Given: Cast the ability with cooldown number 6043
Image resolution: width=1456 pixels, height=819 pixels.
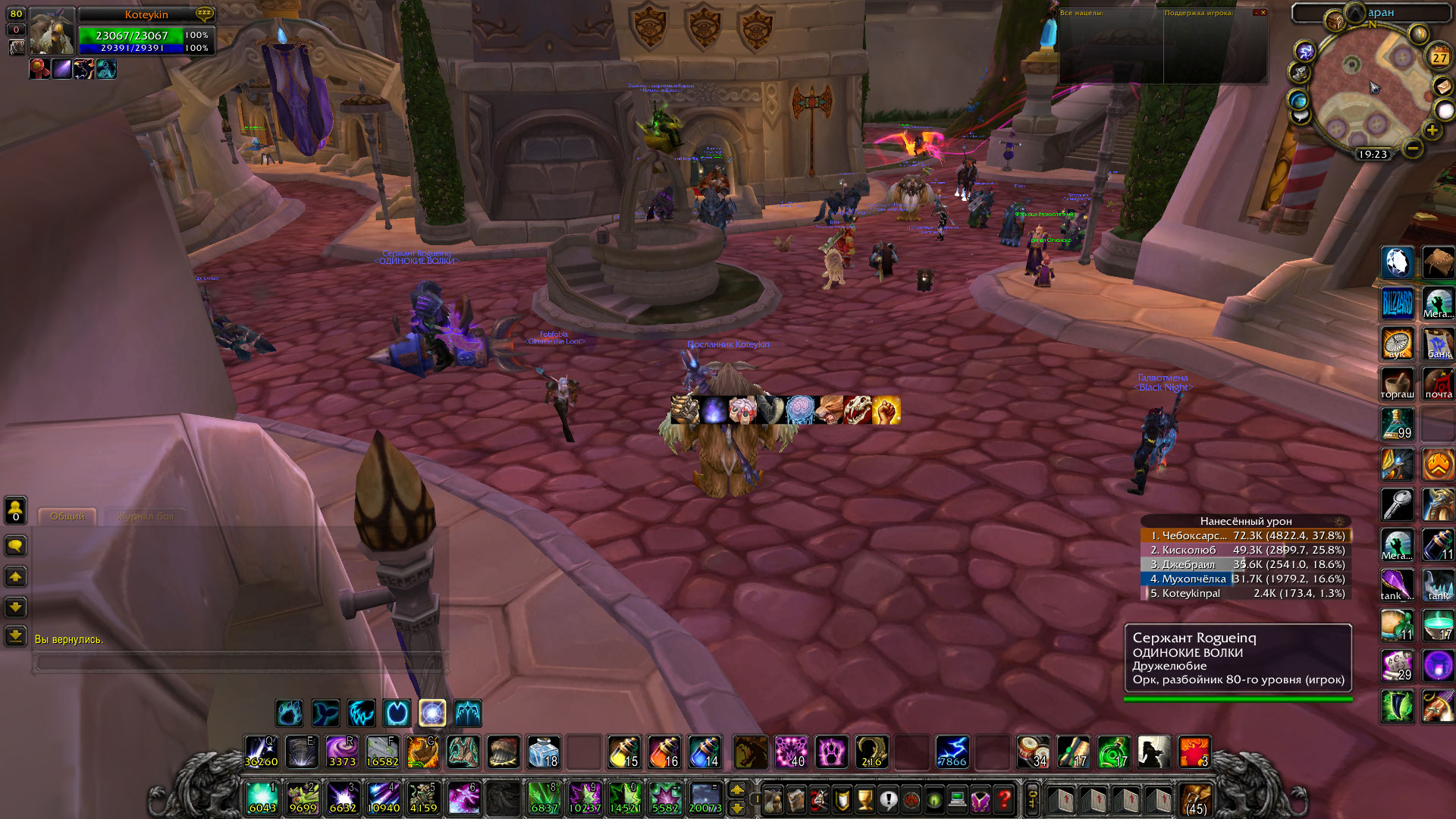Looking at the screenshot, I should point(262,798).
